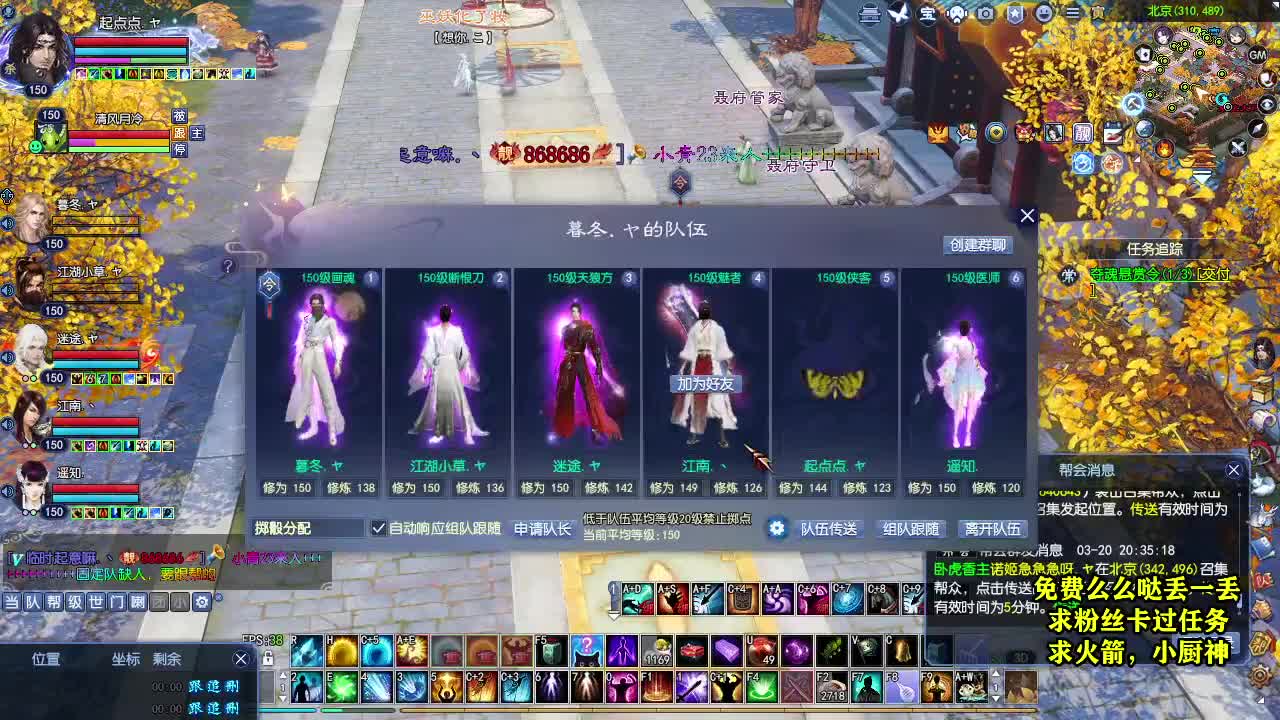1280x720 pixels.
Task: Open the hamburger menu icon beside the coordinates
Action: tap(1071, 13)
